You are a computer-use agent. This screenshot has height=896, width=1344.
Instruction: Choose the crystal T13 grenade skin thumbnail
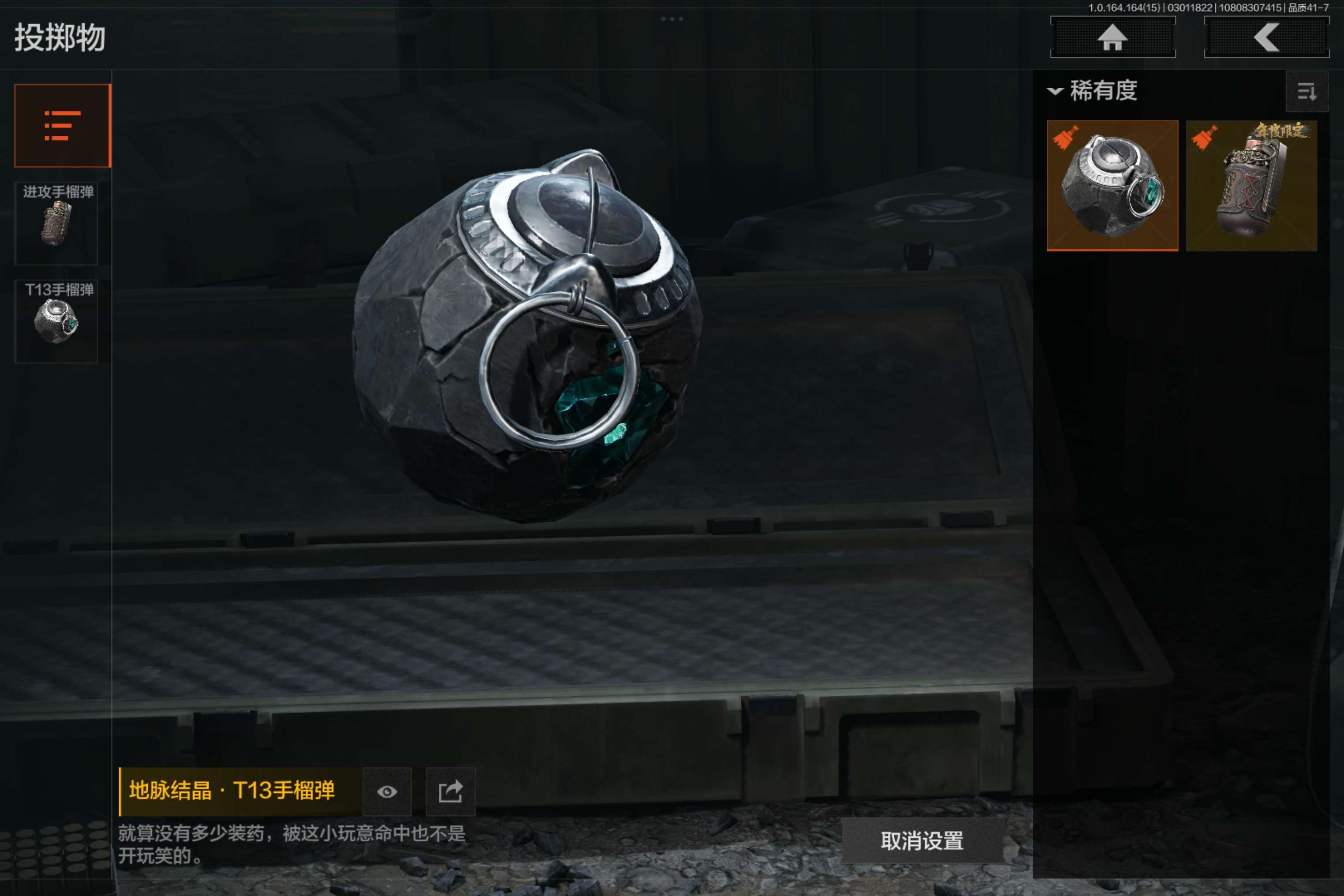click(x=1112, y=186)
